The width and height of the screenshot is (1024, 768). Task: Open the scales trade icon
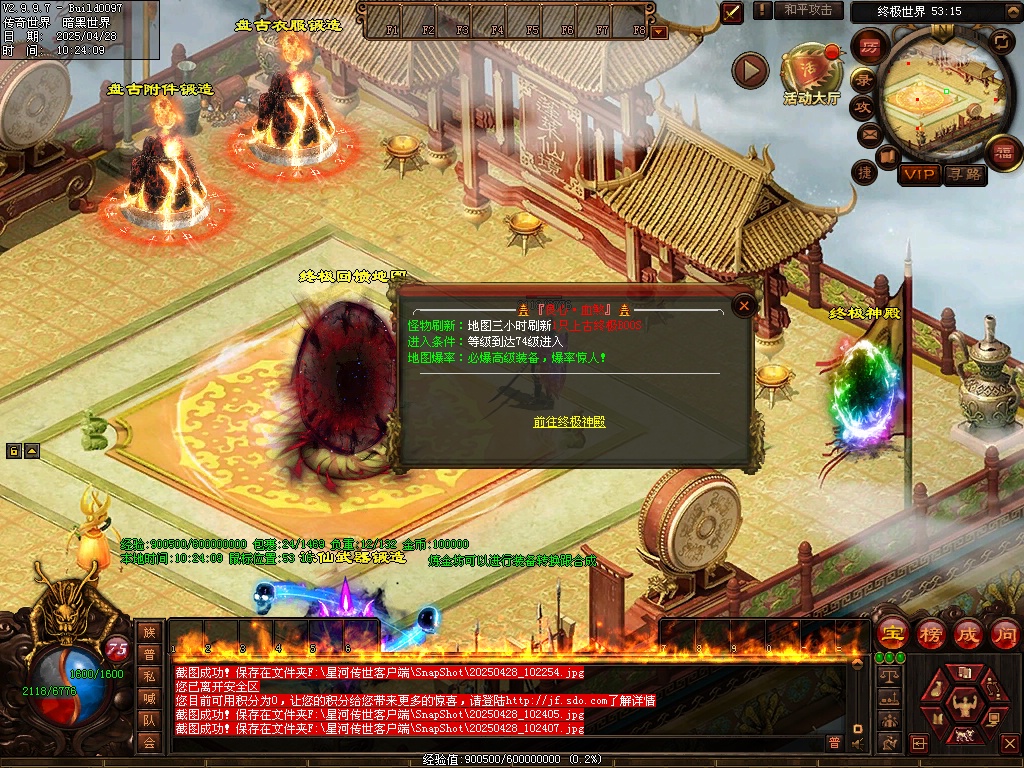(887, 676)
